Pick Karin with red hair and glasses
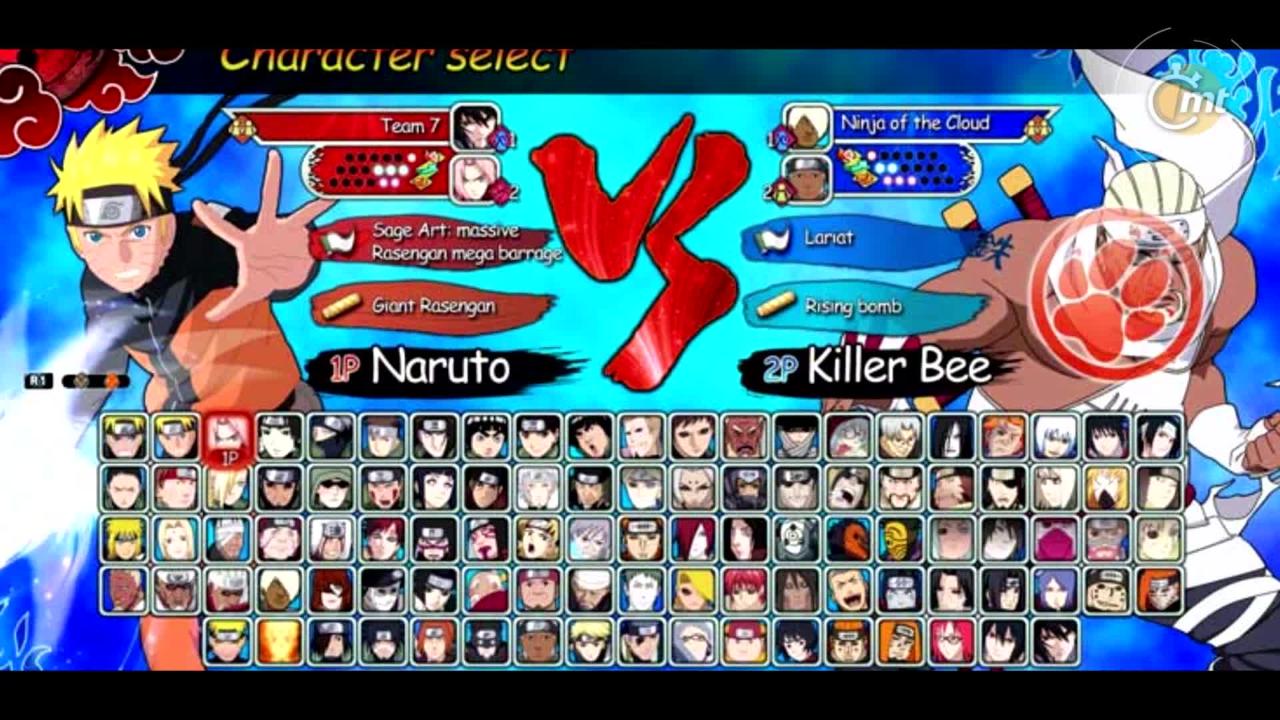1280x720 pixels. (x=951, y=642)
